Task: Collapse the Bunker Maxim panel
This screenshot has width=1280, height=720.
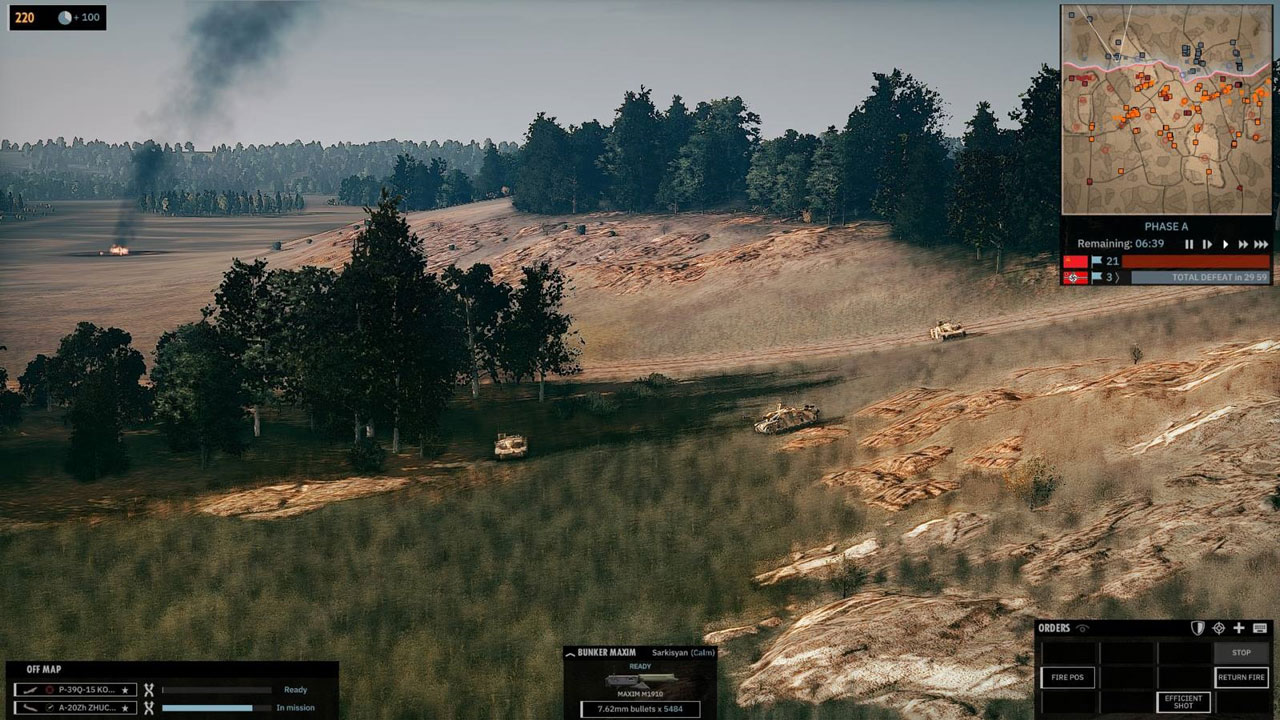Action: coord(570,654)
